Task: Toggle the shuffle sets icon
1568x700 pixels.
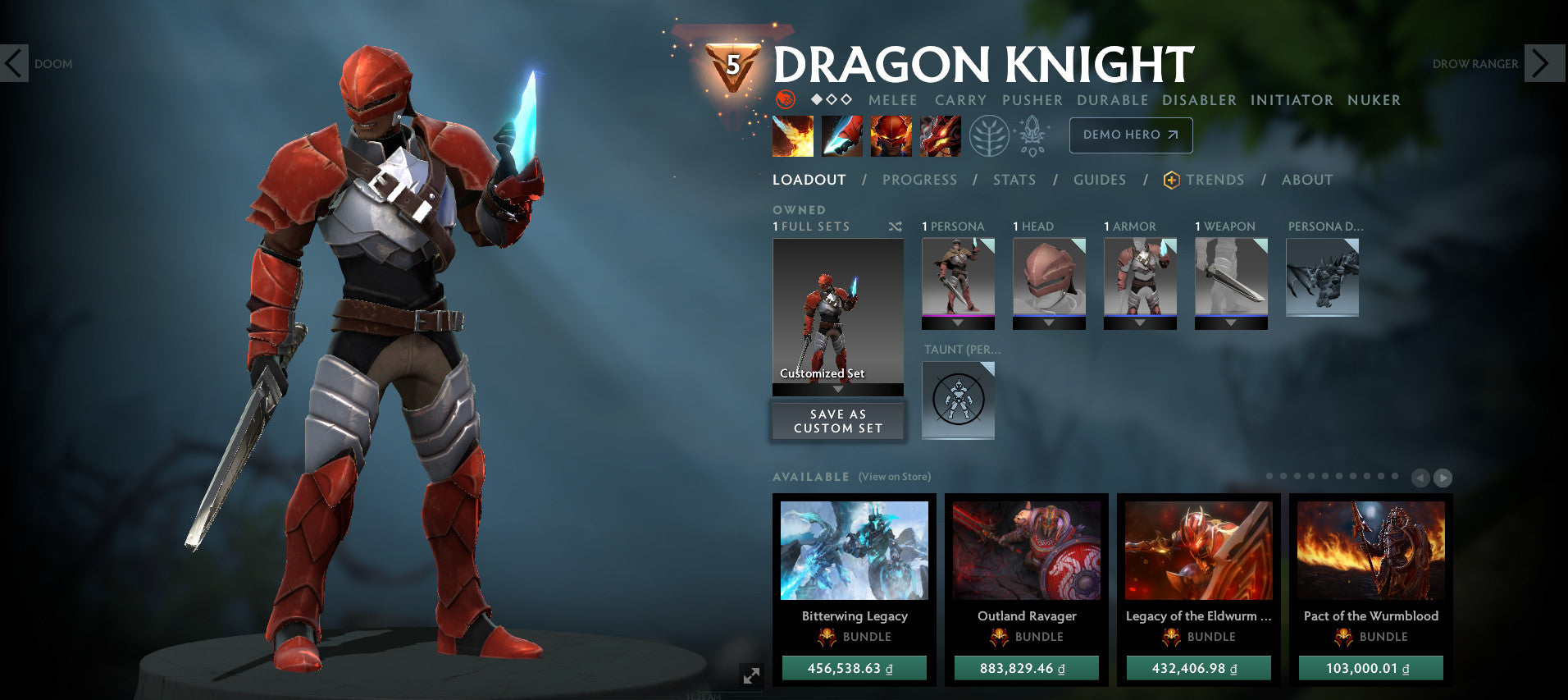Action: [x=896, y=226]
